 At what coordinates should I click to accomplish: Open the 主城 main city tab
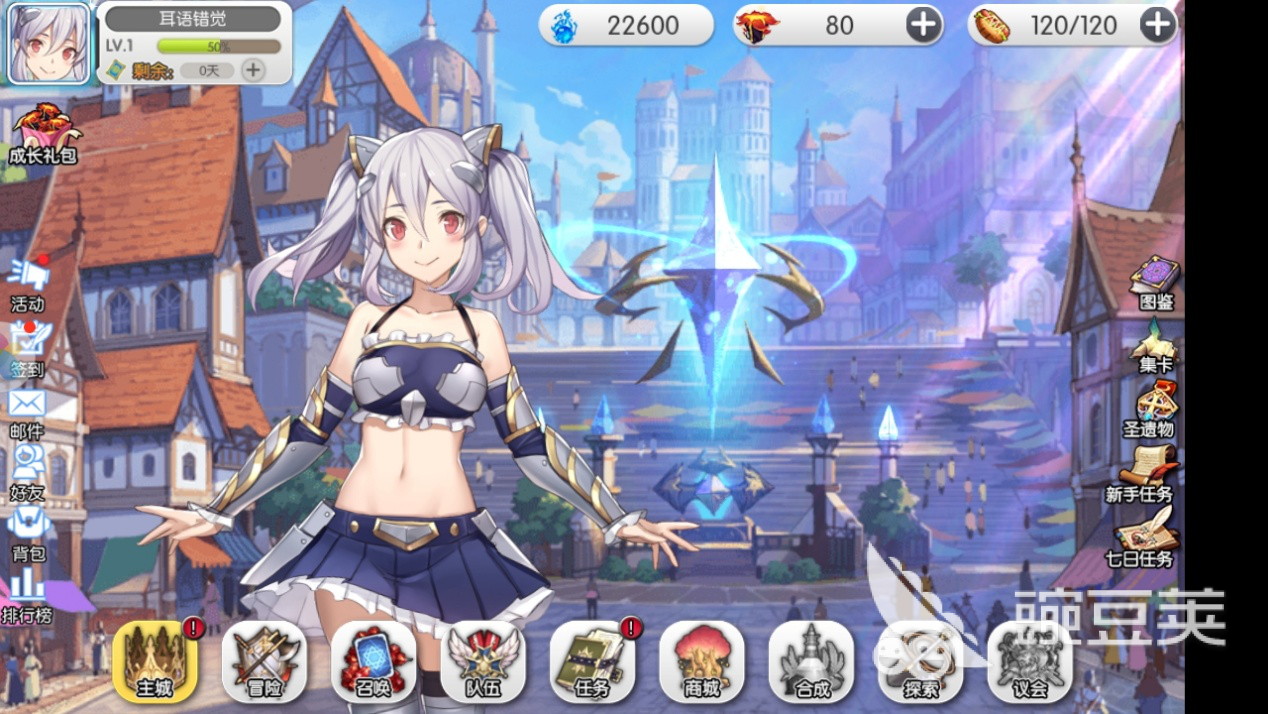coord(155,661)
